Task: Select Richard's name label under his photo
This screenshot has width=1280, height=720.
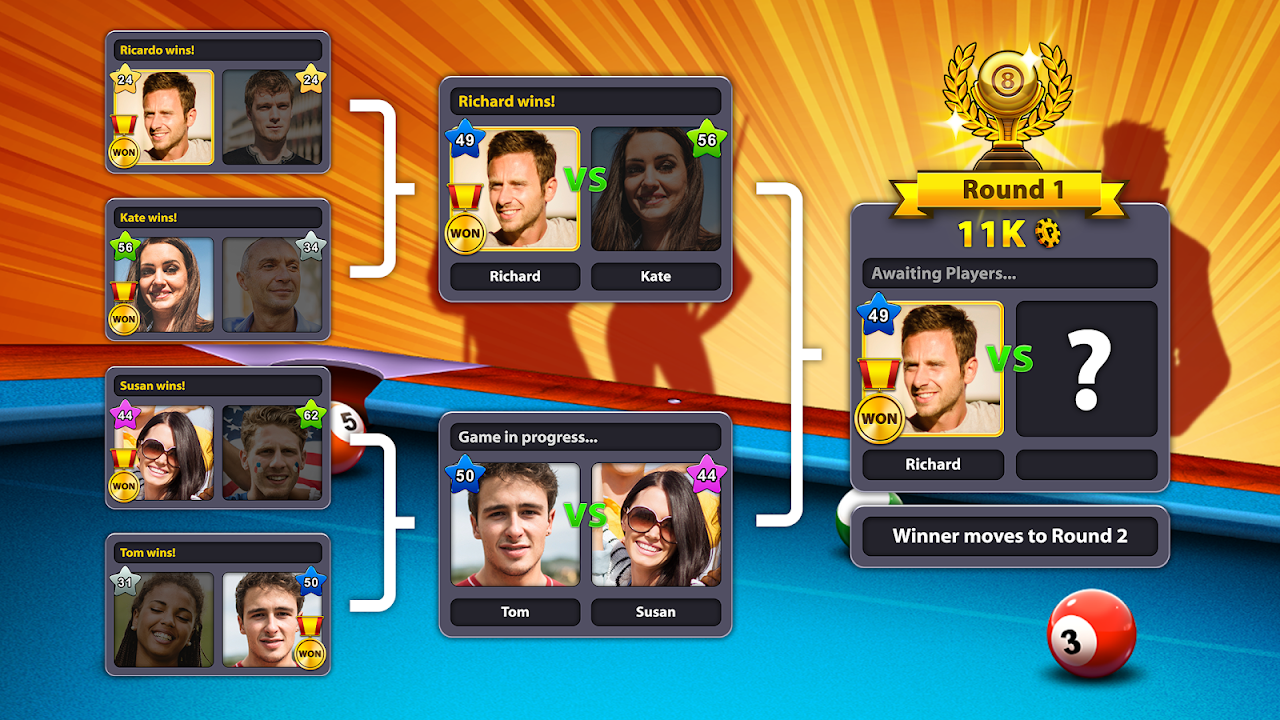Action: pyautogui.click(x=931, y=464)
